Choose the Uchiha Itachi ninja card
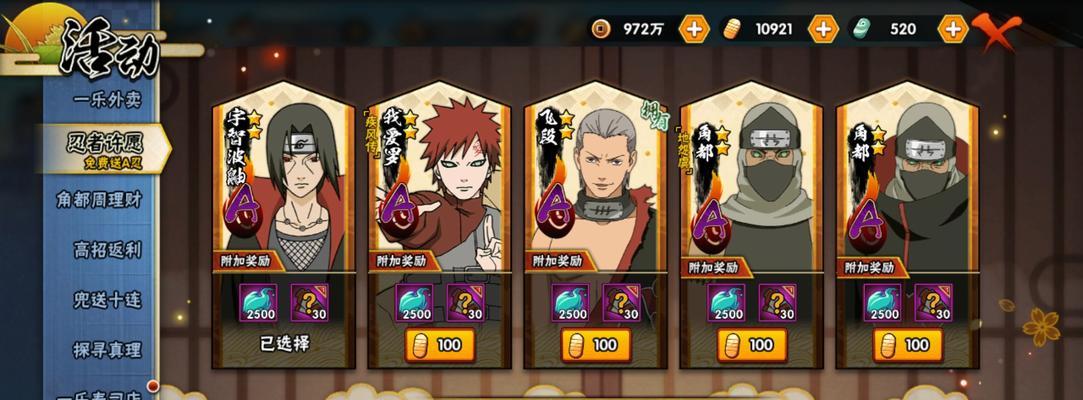Screen dimensions: 1083x400 (x=284, y=180)
